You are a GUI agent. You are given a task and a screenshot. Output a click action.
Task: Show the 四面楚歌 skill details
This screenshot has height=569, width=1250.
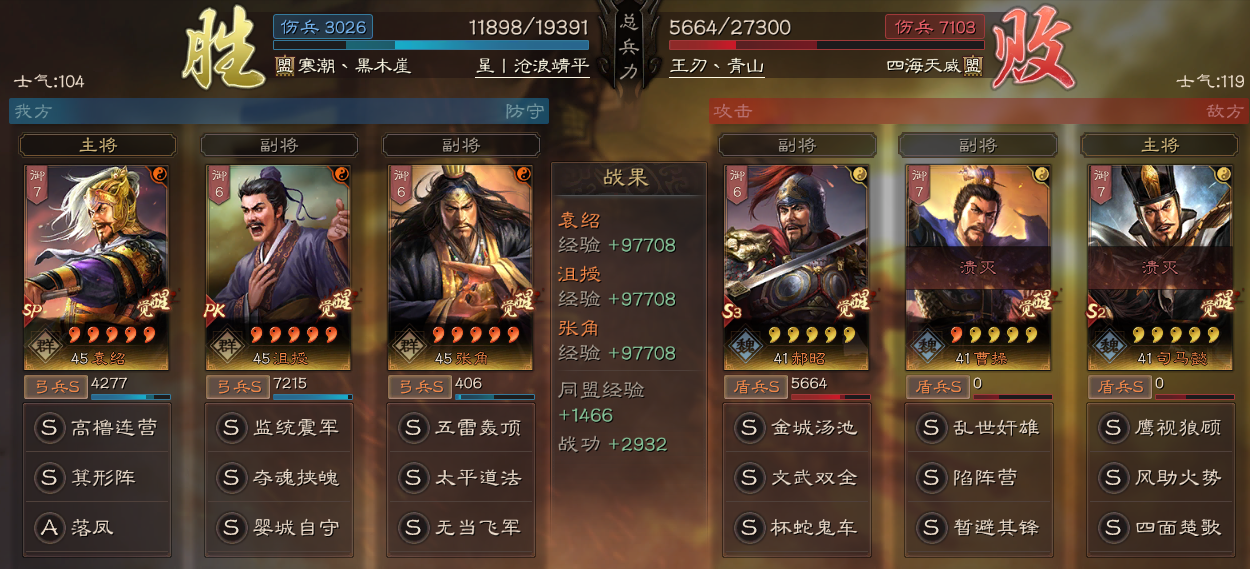tap(1159, 528)
